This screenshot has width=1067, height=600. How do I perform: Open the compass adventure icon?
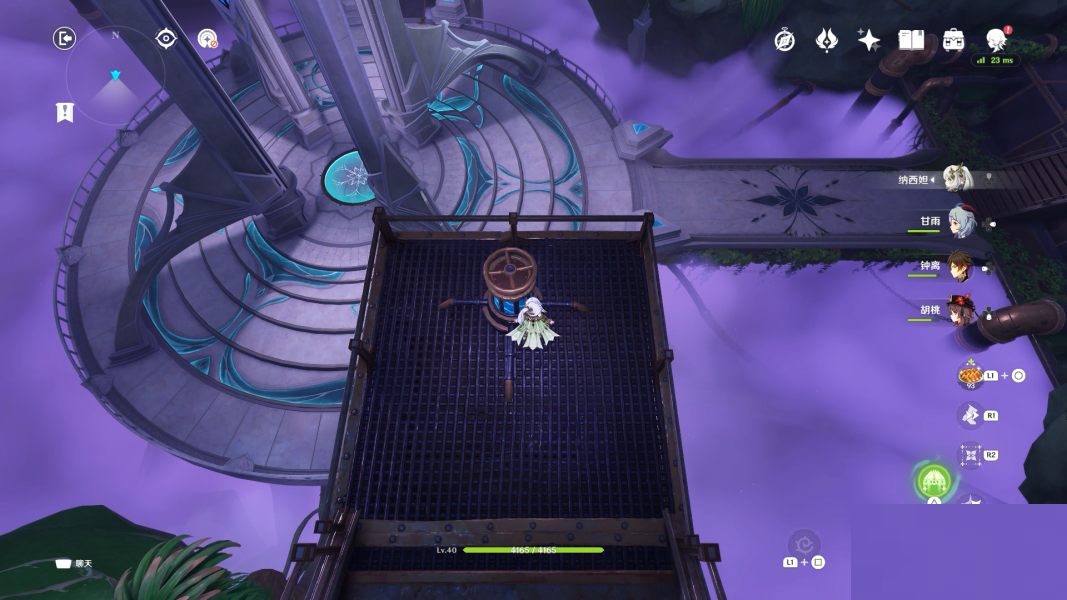[x=785, y=40]
